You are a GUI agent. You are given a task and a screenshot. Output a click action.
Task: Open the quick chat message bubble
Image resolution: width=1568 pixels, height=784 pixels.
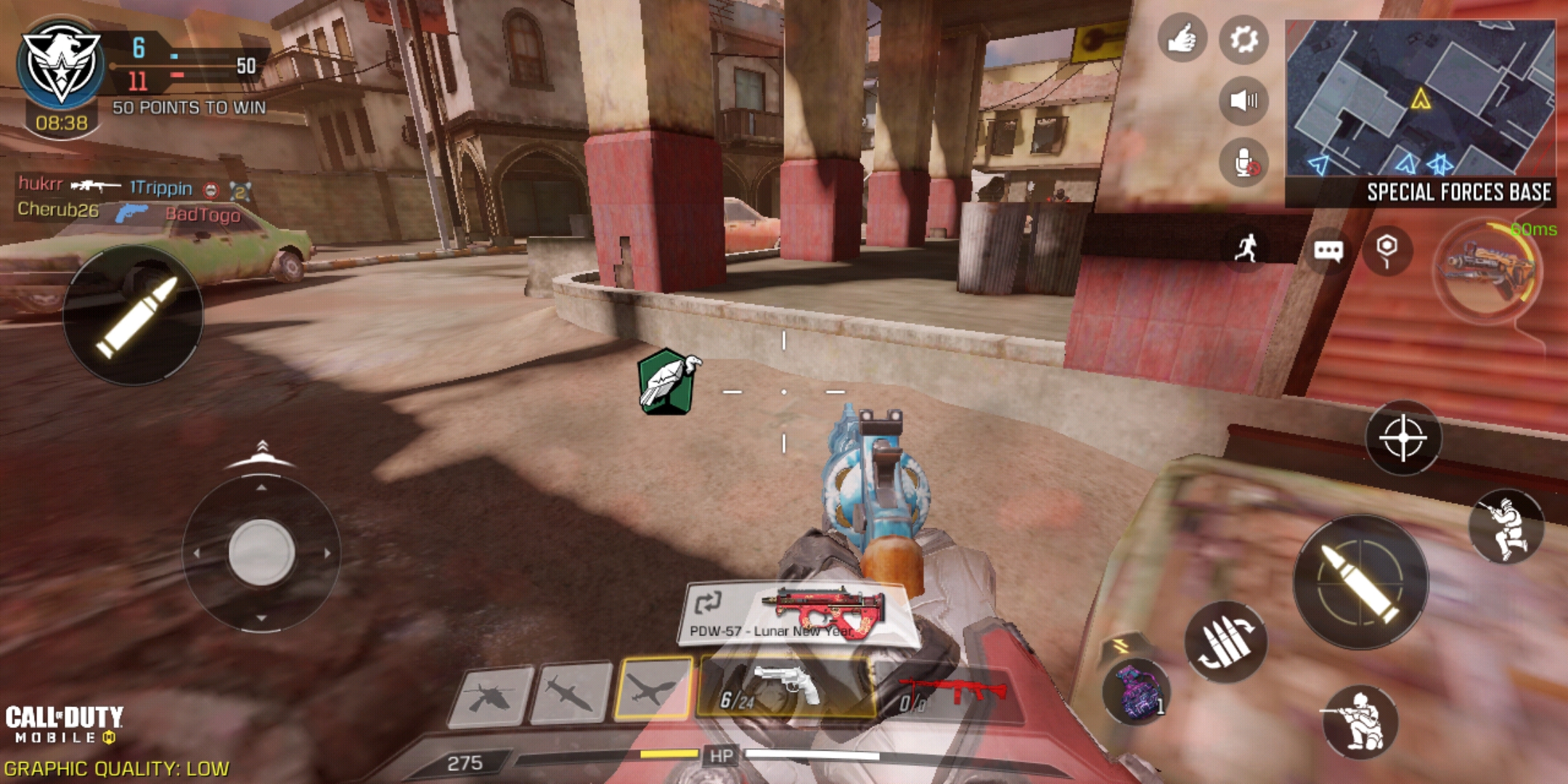tap(1328, 251)
